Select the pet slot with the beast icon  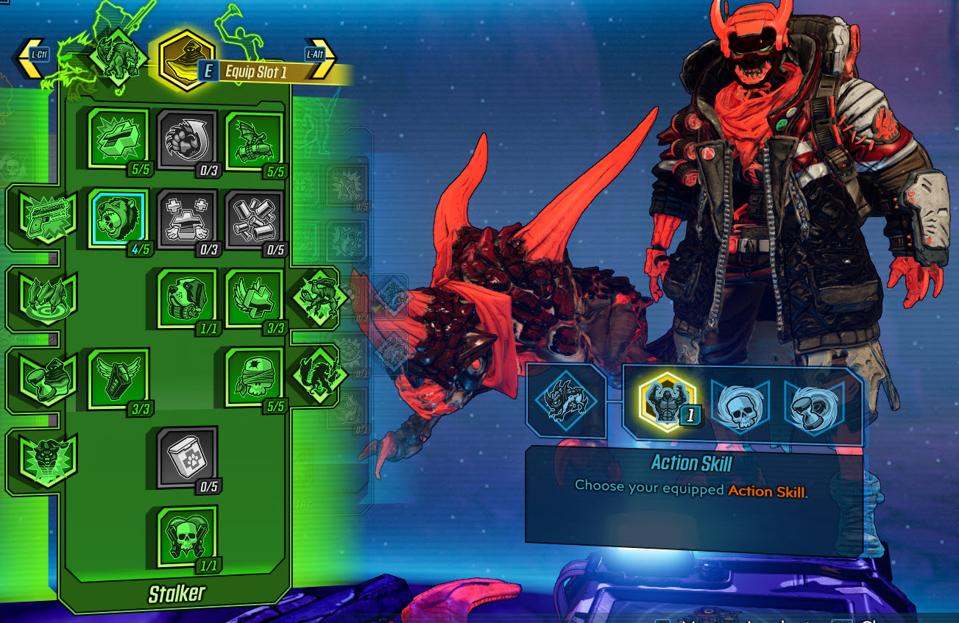565,402
